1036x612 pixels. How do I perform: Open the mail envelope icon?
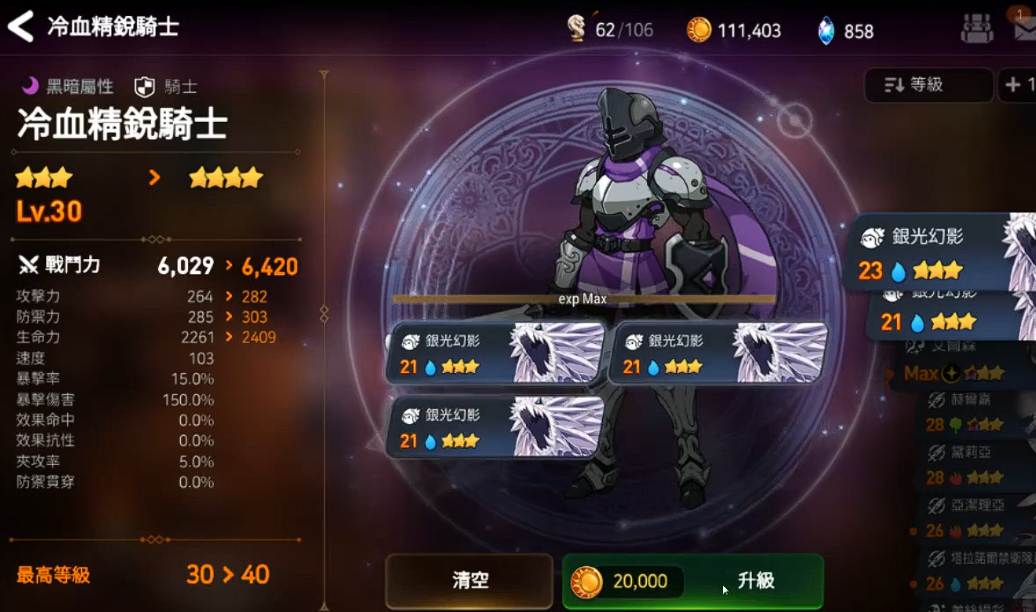[1025, 28]
